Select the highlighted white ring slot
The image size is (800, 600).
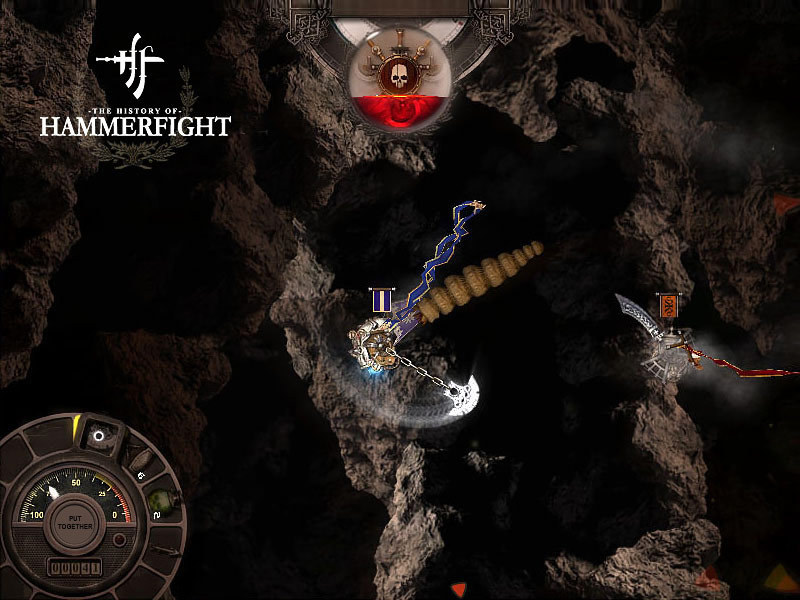(x=99, y=436)
